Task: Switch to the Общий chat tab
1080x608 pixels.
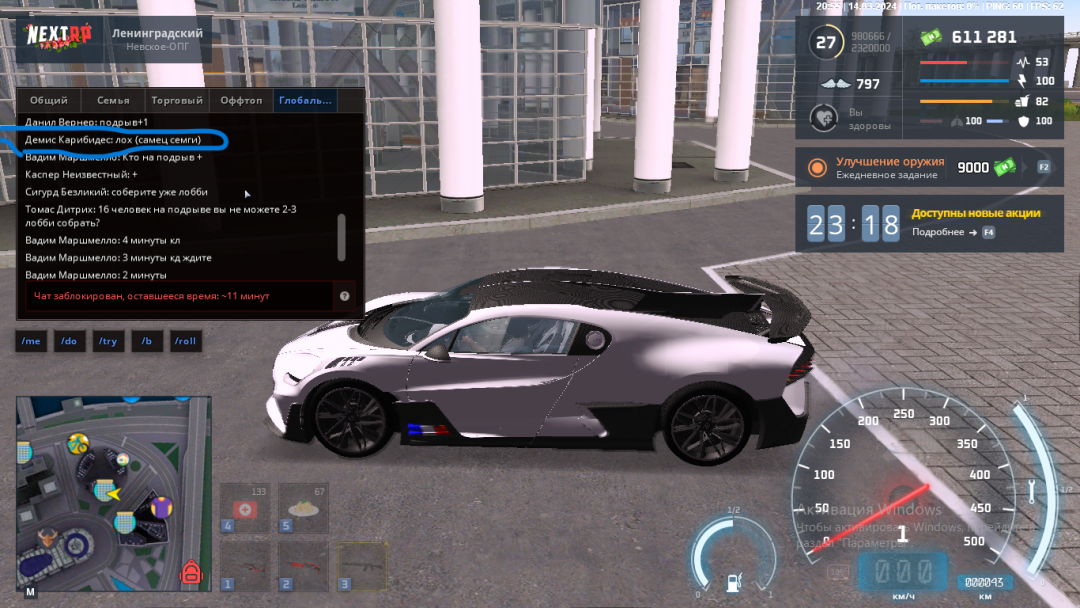Action: click(49, 100)
